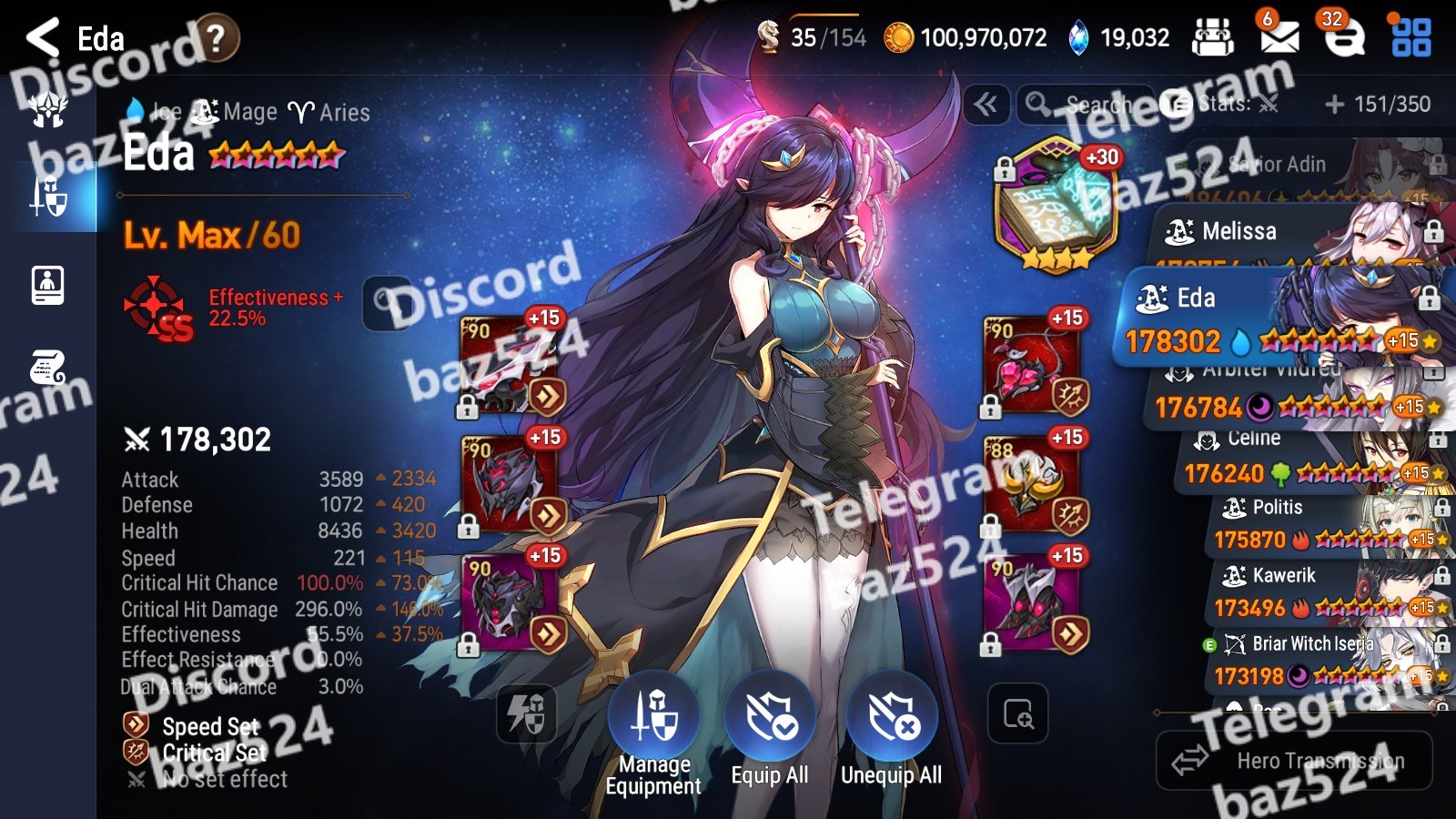This screenshot has height=819, width=1456.
Task: Open the mail envelope icon
Action: coord(1279,36)
